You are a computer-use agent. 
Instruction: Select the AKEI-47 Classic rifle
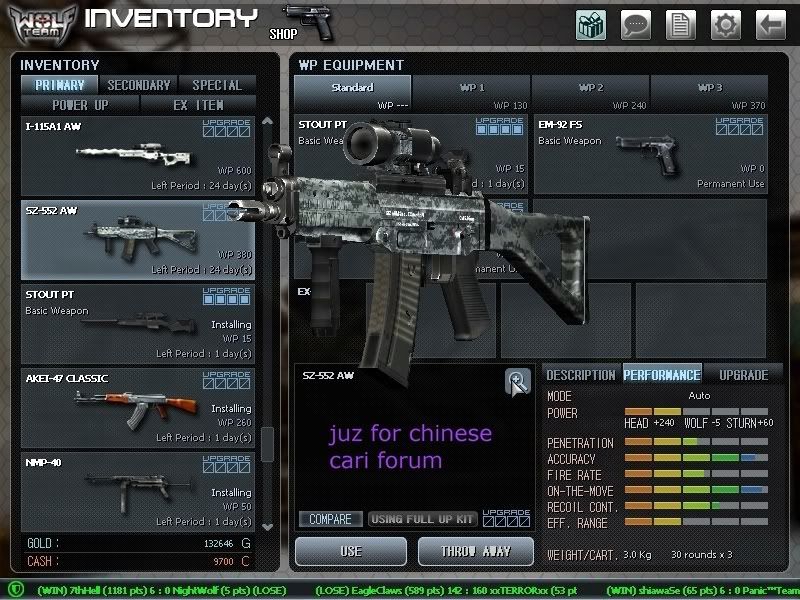[138, 407]
